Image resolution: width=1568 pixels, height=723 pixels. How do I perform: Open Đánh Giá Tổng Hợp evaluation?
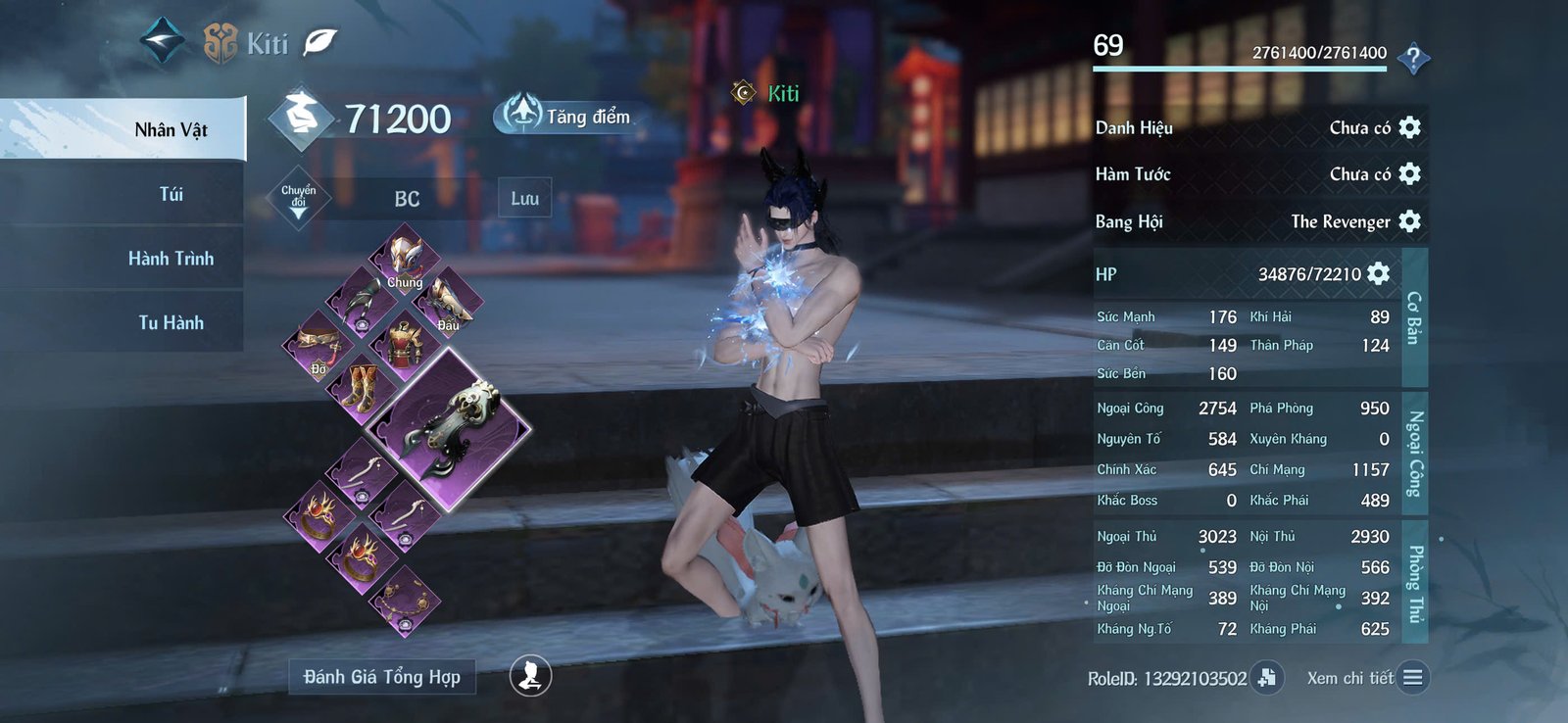381,677
